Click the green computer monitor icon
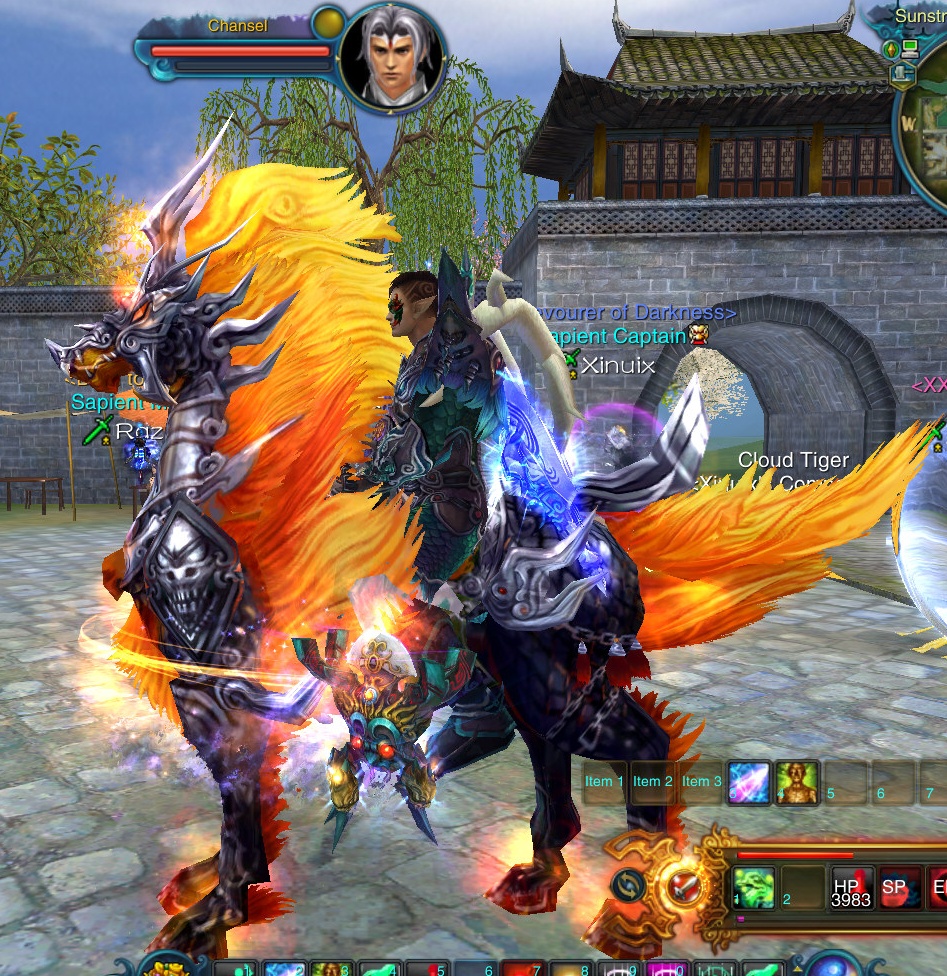Viewport: 947px width, 976px height. pos(909,48)
